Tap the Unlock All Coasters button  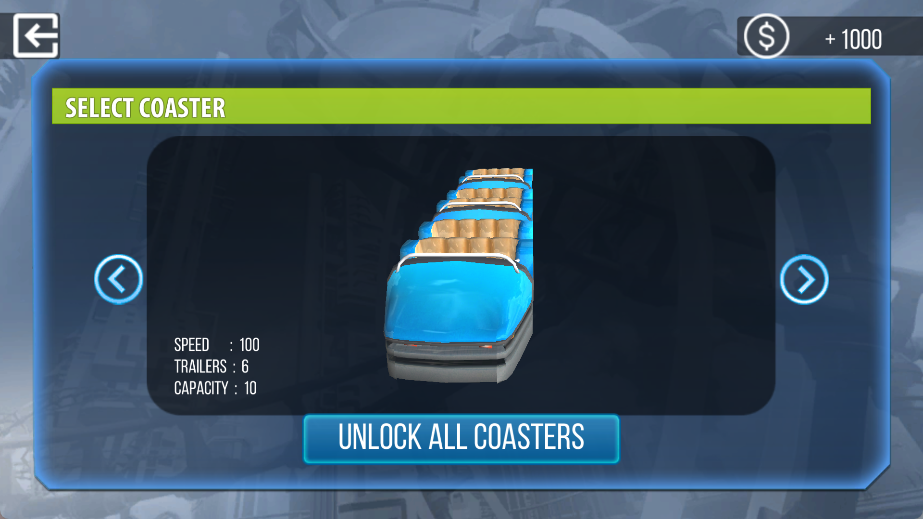[x=461, y=438]
